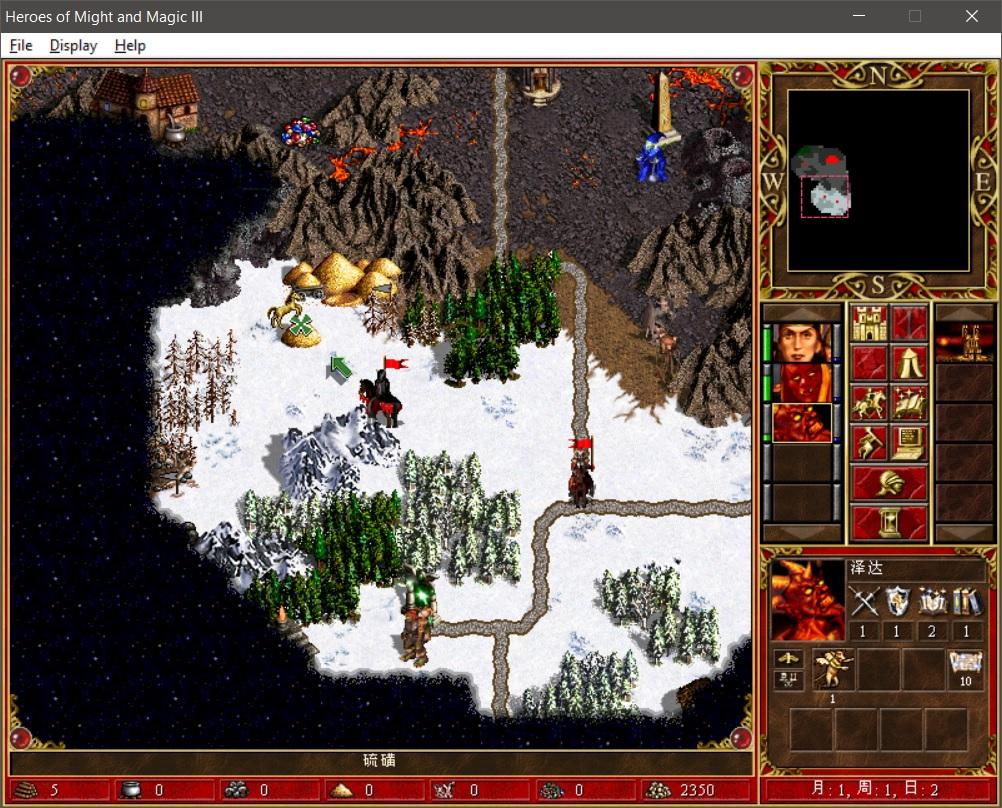
Task: Select the Next Hero helmet button
Action: [888, 483]
